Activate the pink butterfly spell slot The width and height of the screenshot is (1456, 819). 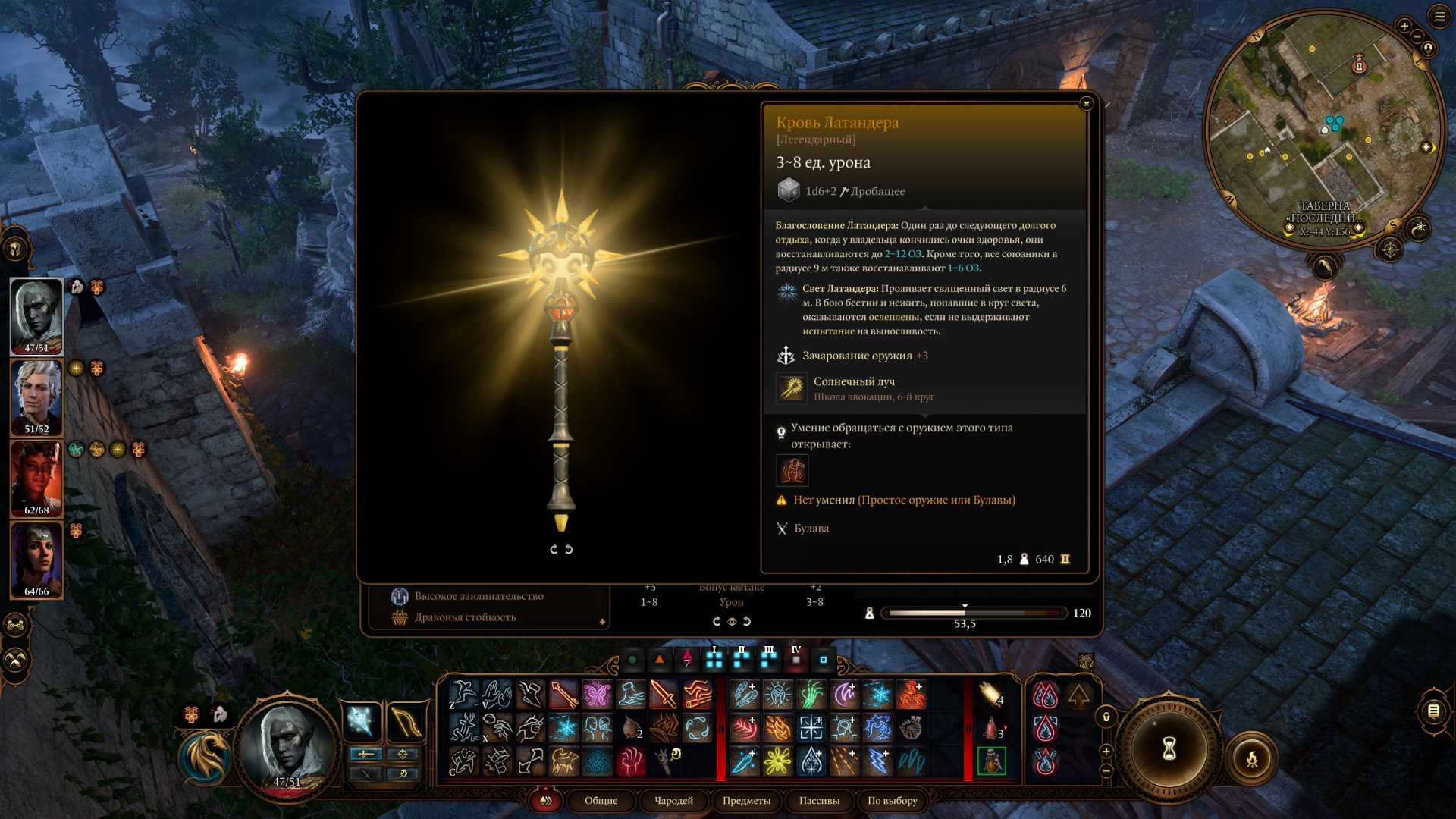coord(597,695)
